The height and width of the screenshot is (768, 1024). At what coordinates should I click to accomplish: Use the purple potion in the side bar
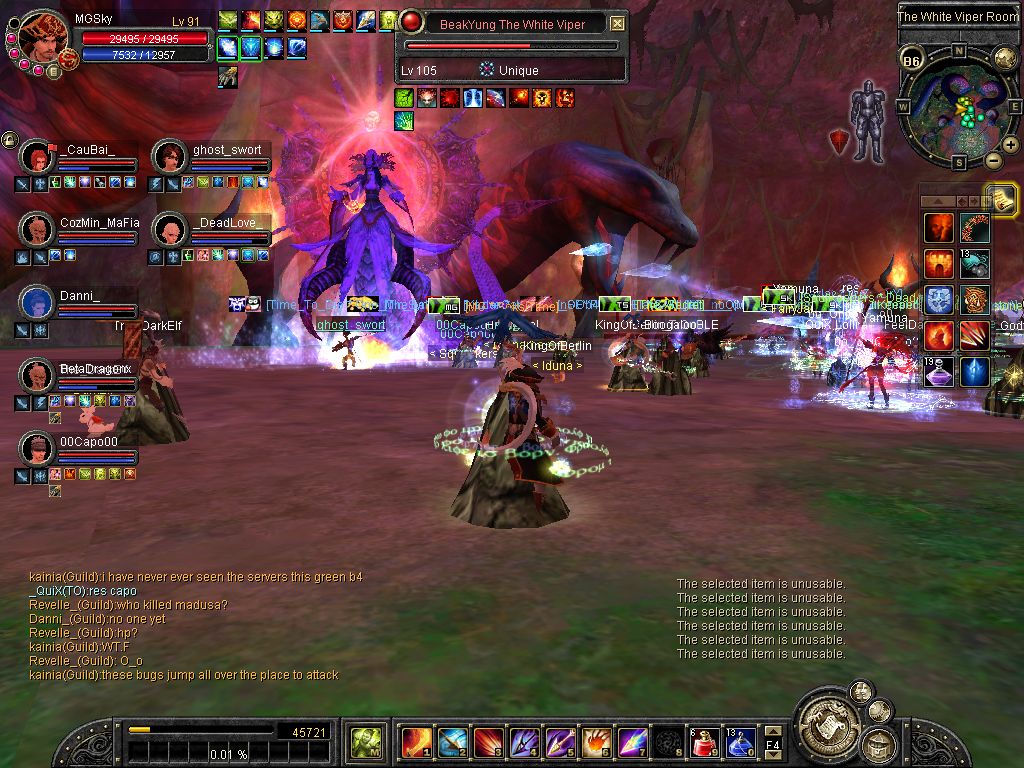coord(938,372)
